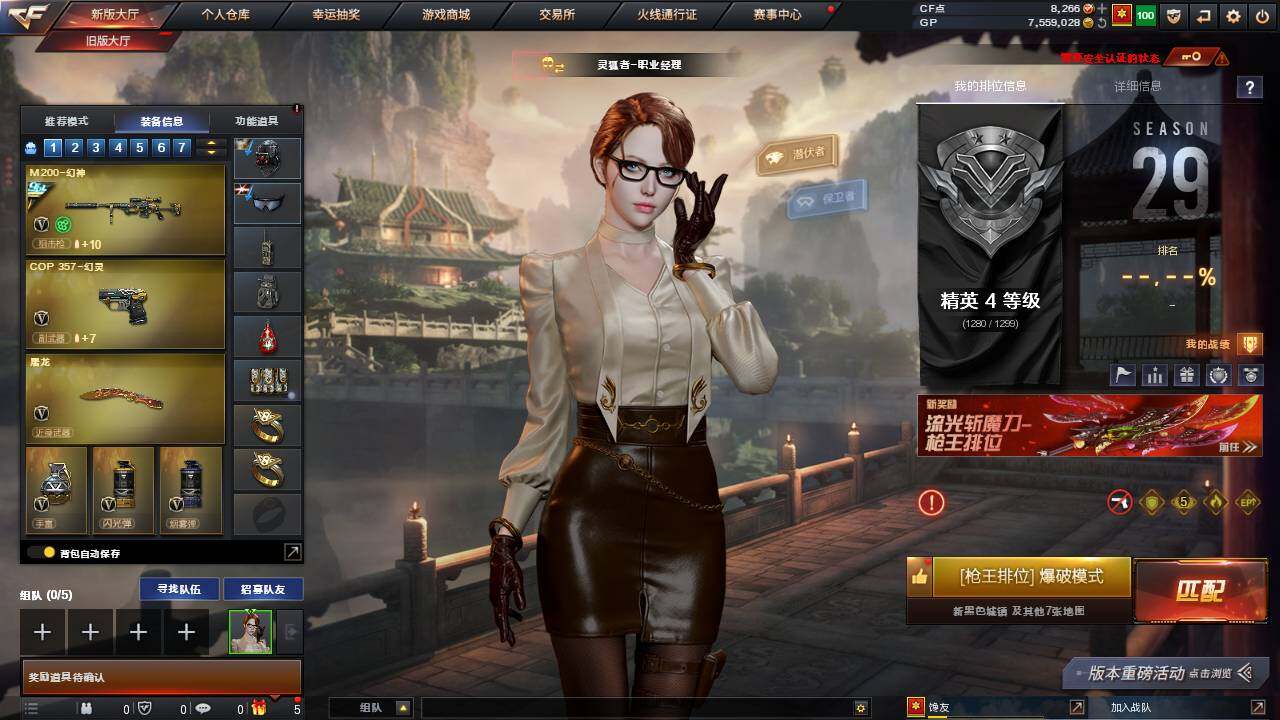Switch to the 详细信息 tab

click(x=1138, y=87)
